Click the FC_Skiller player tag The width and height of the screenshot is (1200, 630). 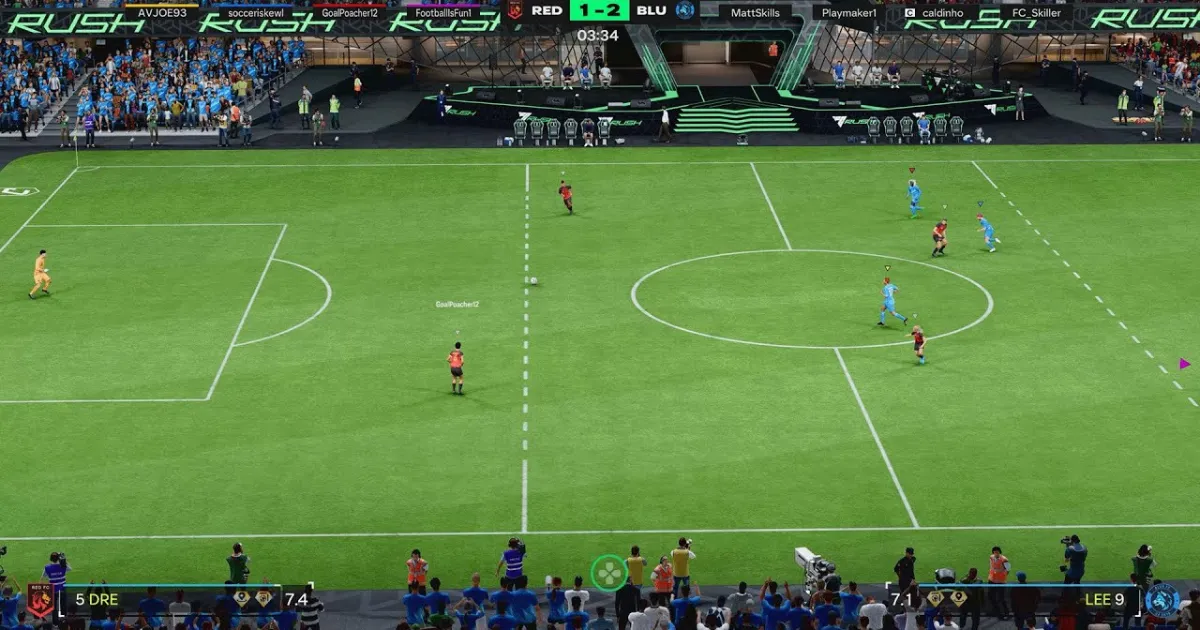[x=1037, y=12]
